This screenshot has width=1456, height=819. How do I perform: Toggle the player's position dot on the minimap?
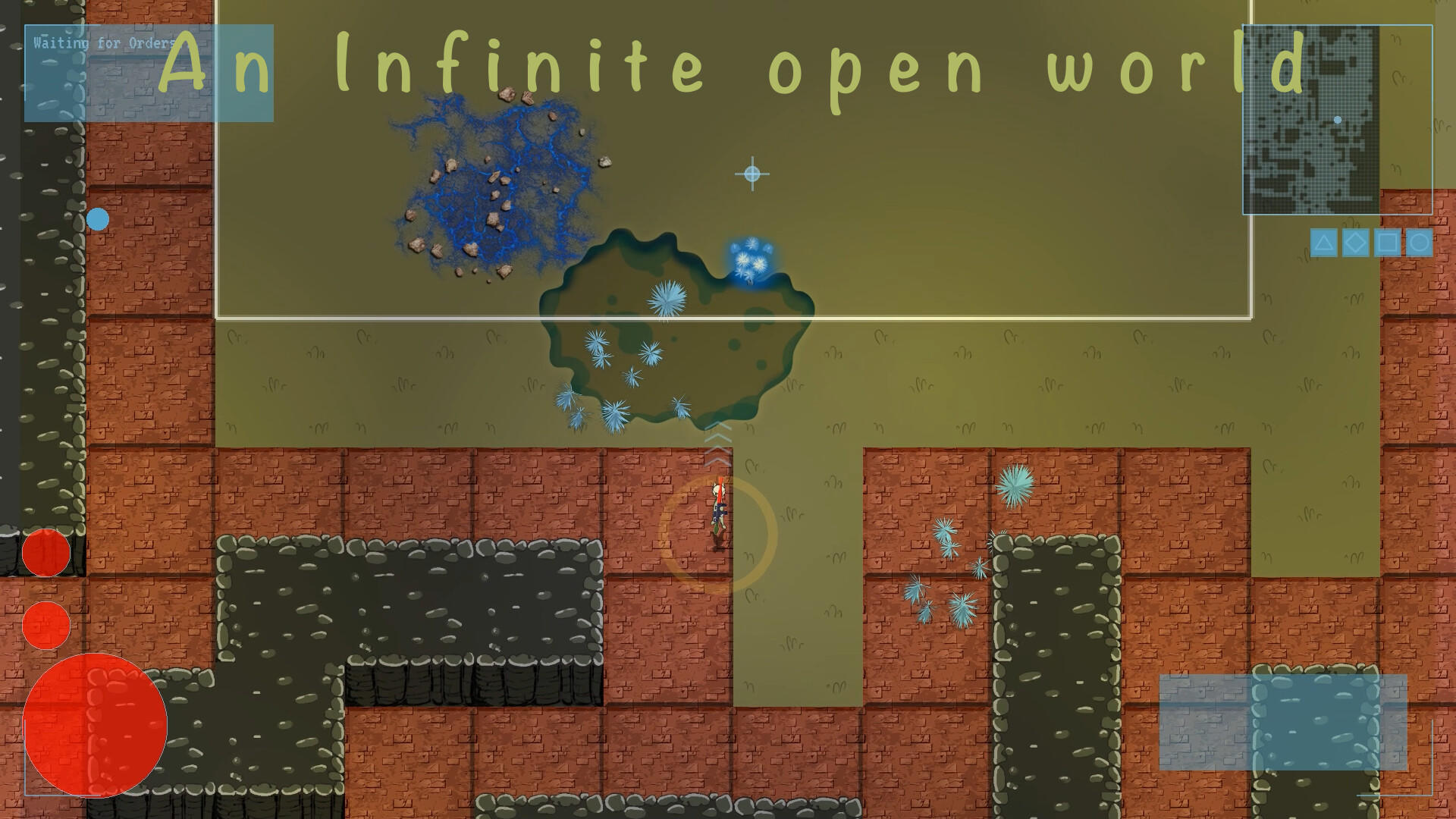point(1337,119)
